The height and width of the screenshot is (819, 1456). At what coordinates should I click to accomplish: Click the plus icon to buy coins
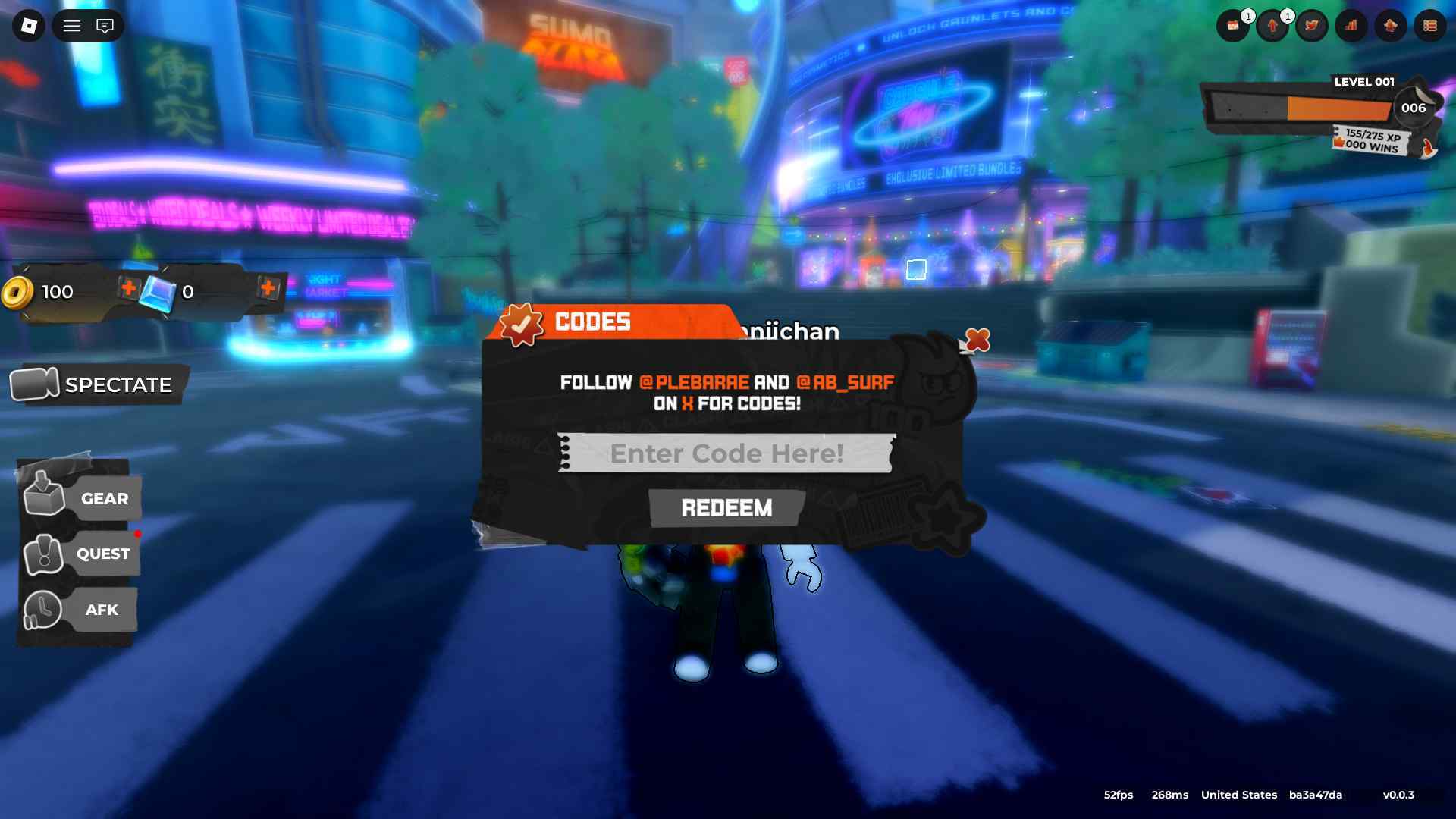point(129,290)
